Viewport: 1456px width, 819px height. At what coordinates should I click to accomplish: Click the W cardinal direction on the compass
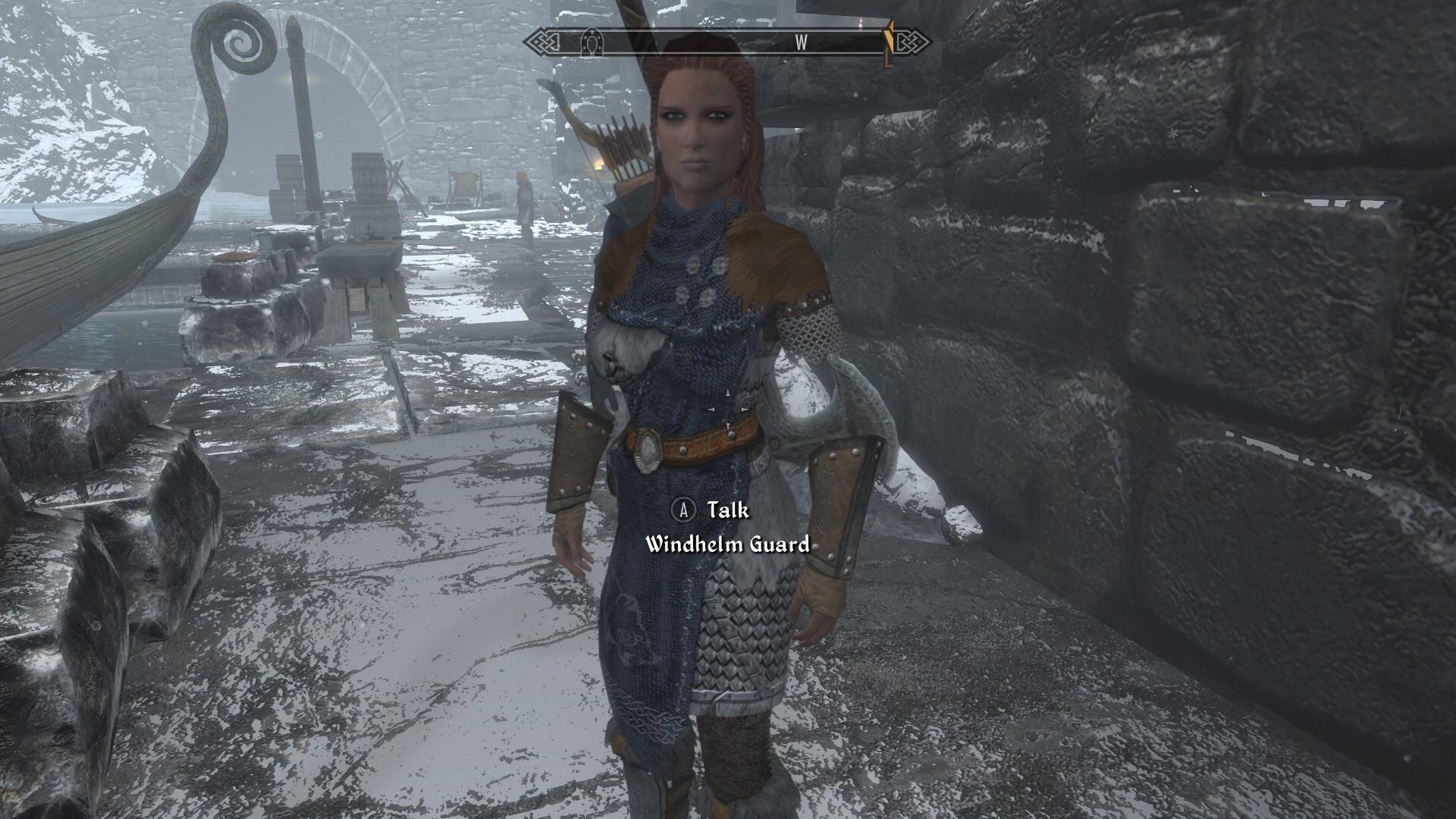803,43
